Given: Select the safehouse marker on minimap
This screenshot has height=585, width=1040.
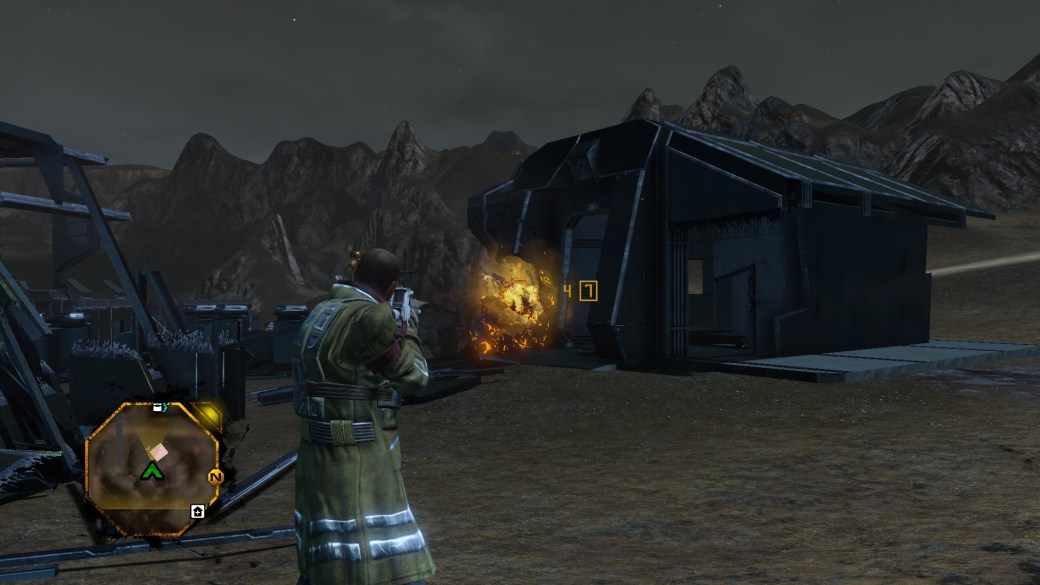Looking at the screenshot, I should tap(198, 512).
